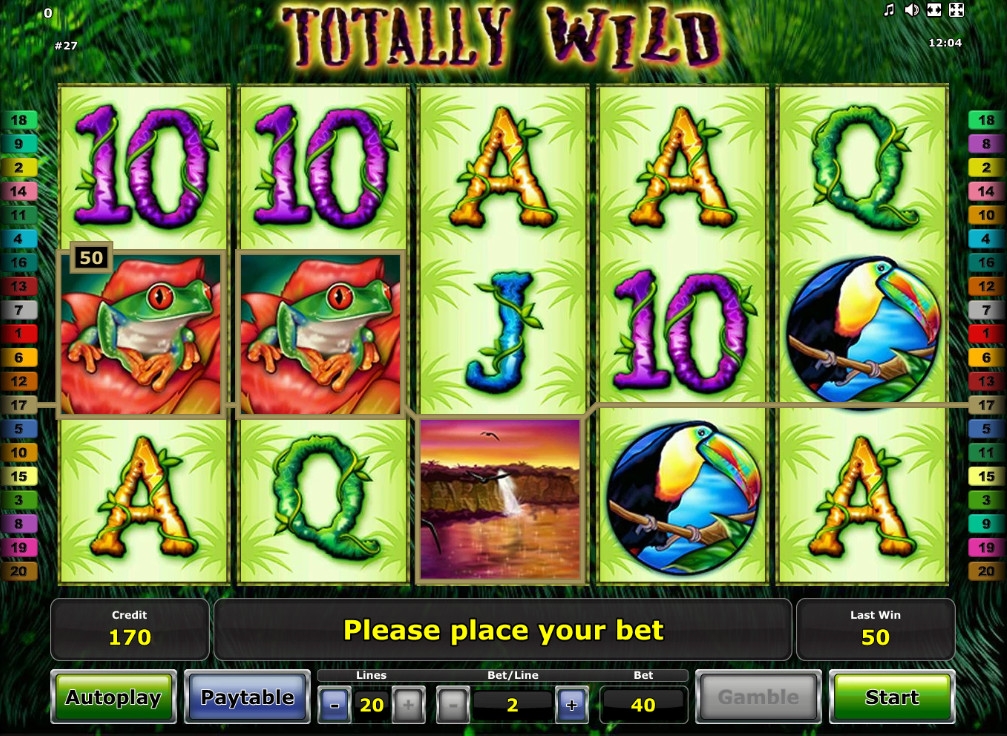Lower the Bet/Line amount
This screenshot has height=736, width=1007.
tap(453, 705)
